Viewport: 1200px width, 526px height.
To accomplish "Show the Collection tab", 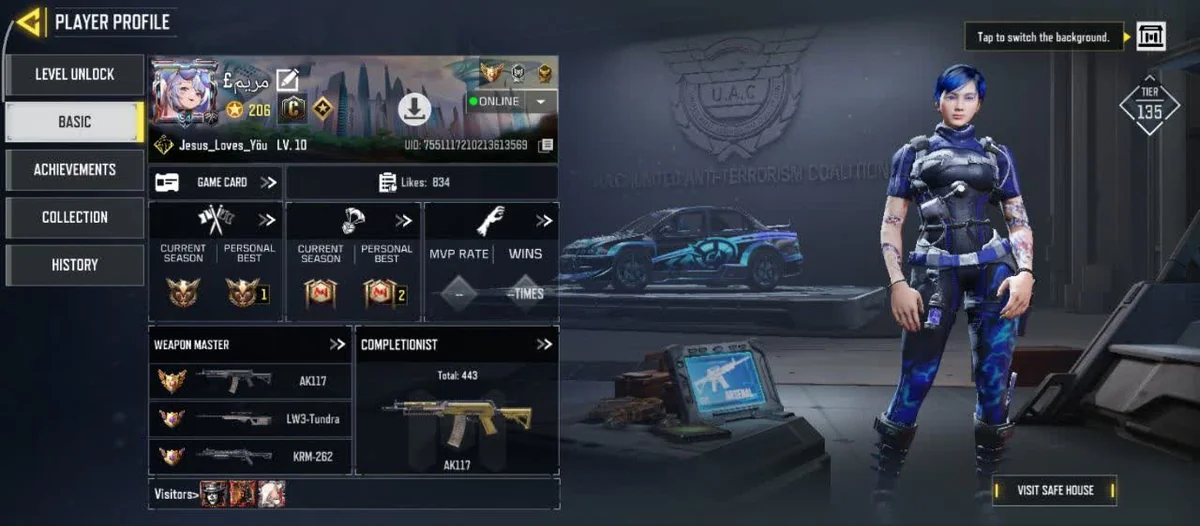I will point(75,217).
